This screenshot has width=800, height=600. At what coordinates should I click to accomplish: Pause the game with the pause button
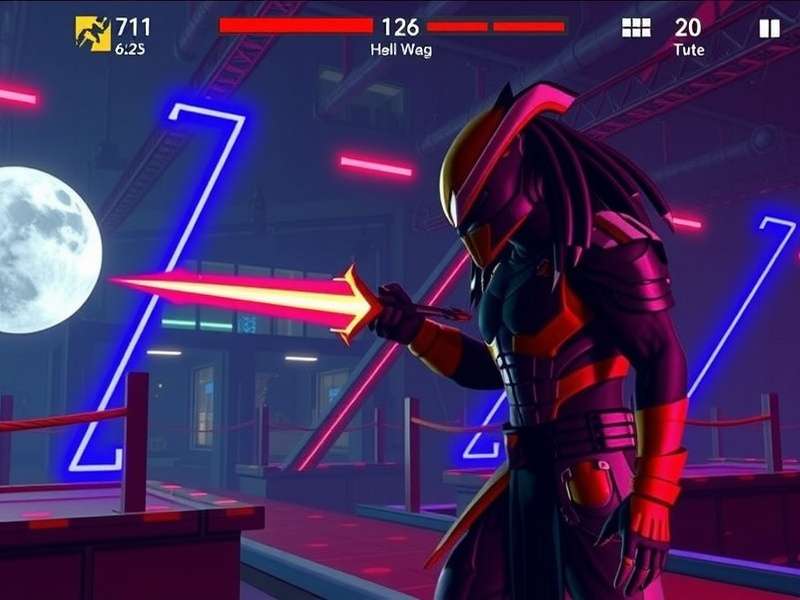click(769, 28)
